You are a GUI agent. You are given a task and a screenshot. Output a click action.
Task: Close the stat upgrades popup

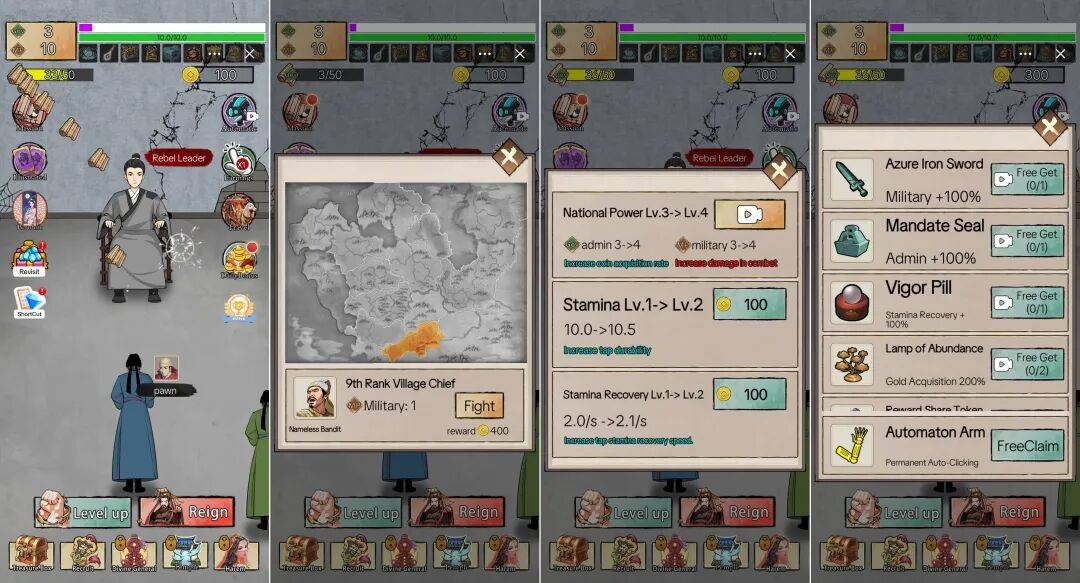779,171
